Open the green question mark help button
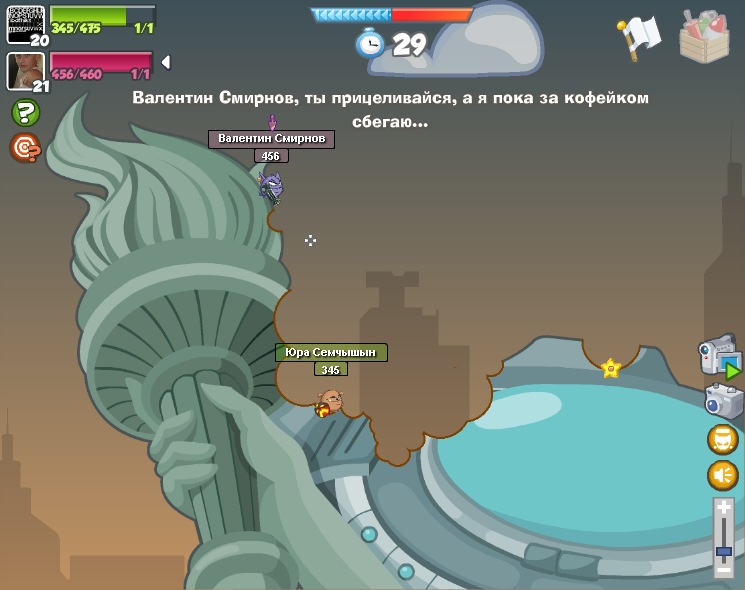Viewport: 745px width, 590px height. coord(26,112)
